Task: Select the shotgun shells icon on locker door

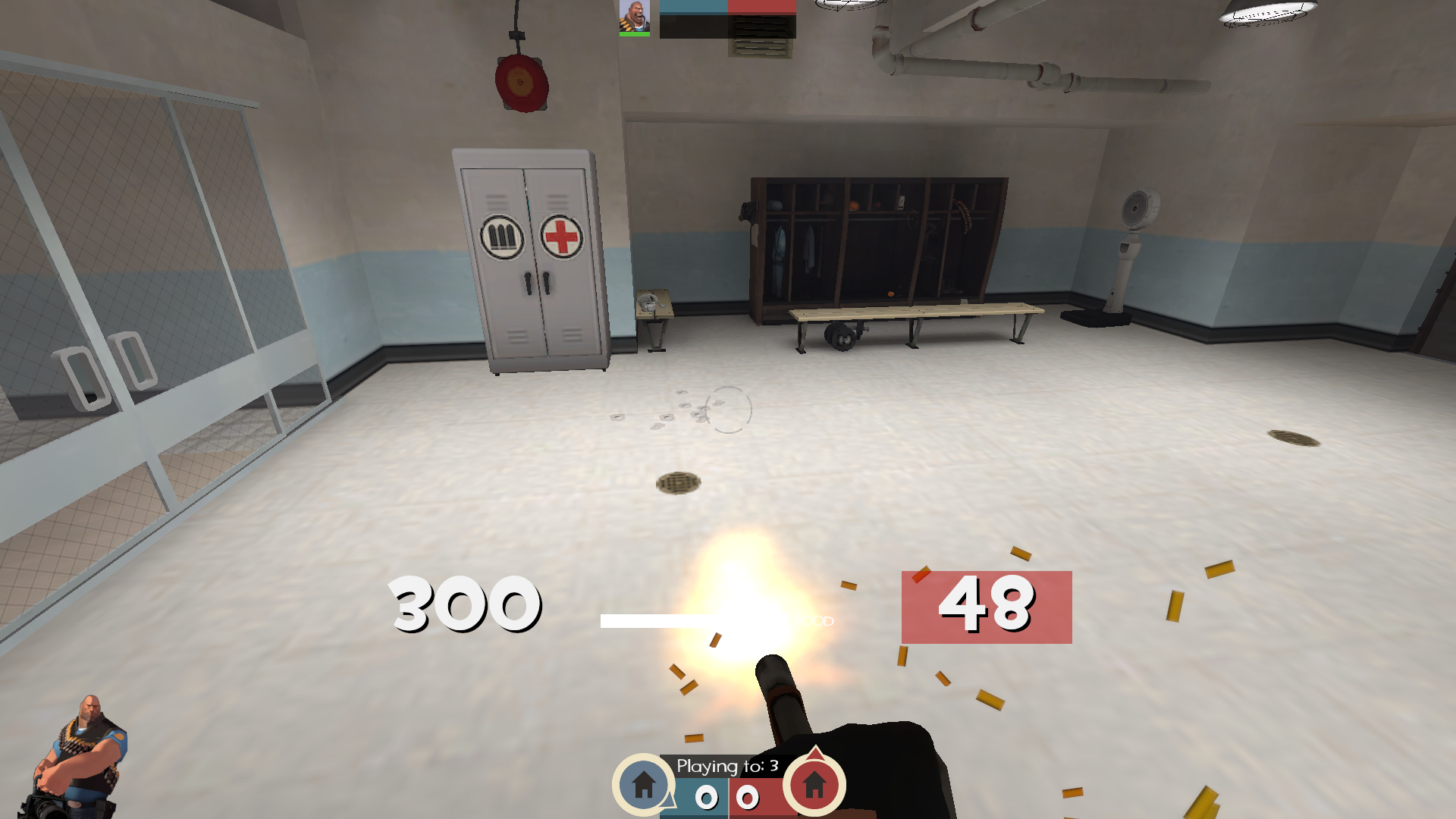Action: (502, 237)
